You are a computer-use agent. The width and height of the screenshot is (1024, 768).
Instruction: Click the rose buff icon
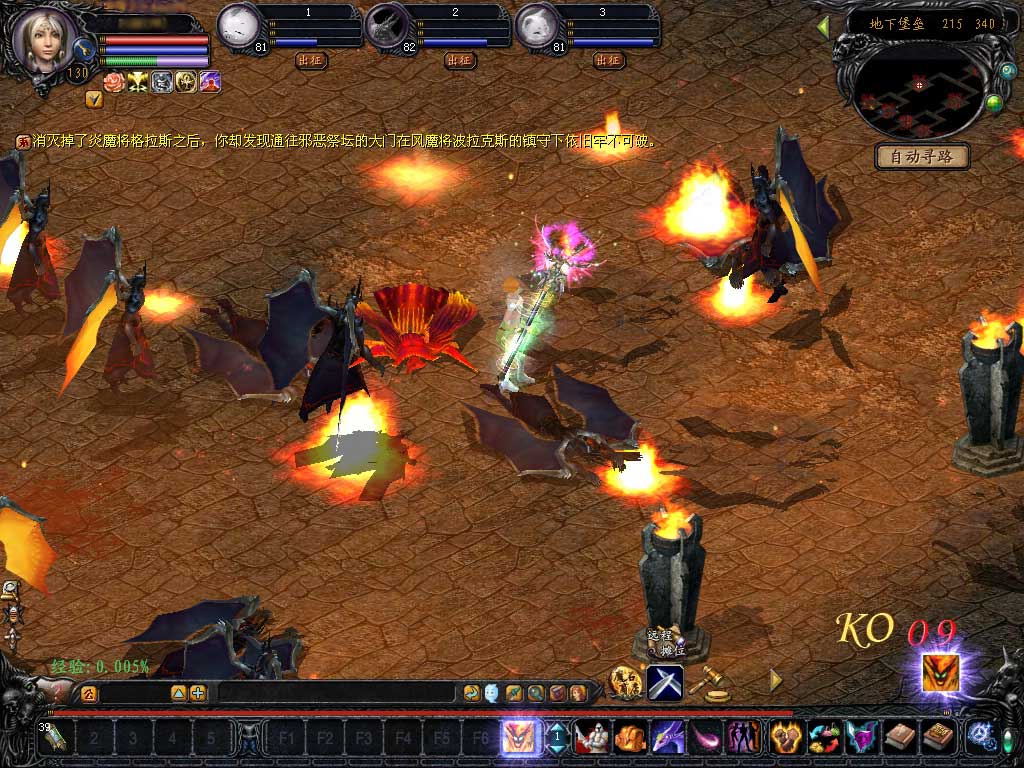[x=115, y=83]
